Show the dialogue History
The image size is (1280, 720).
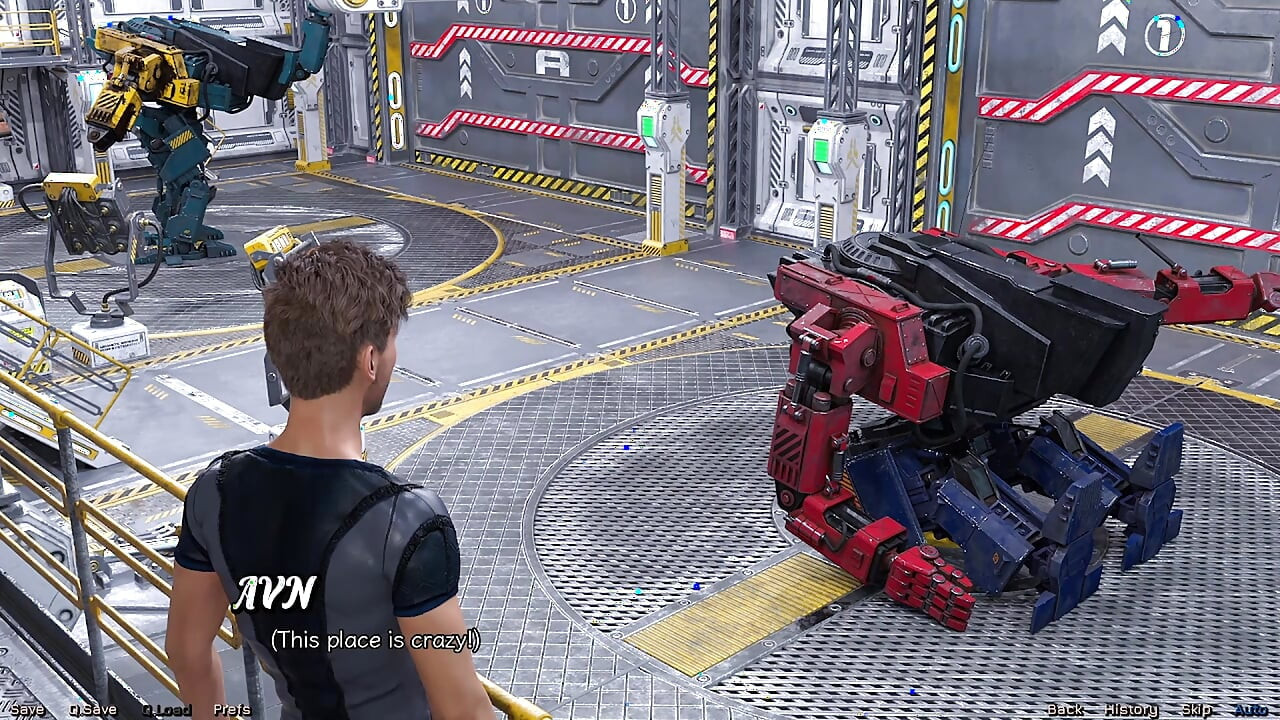coord(1131,710)
